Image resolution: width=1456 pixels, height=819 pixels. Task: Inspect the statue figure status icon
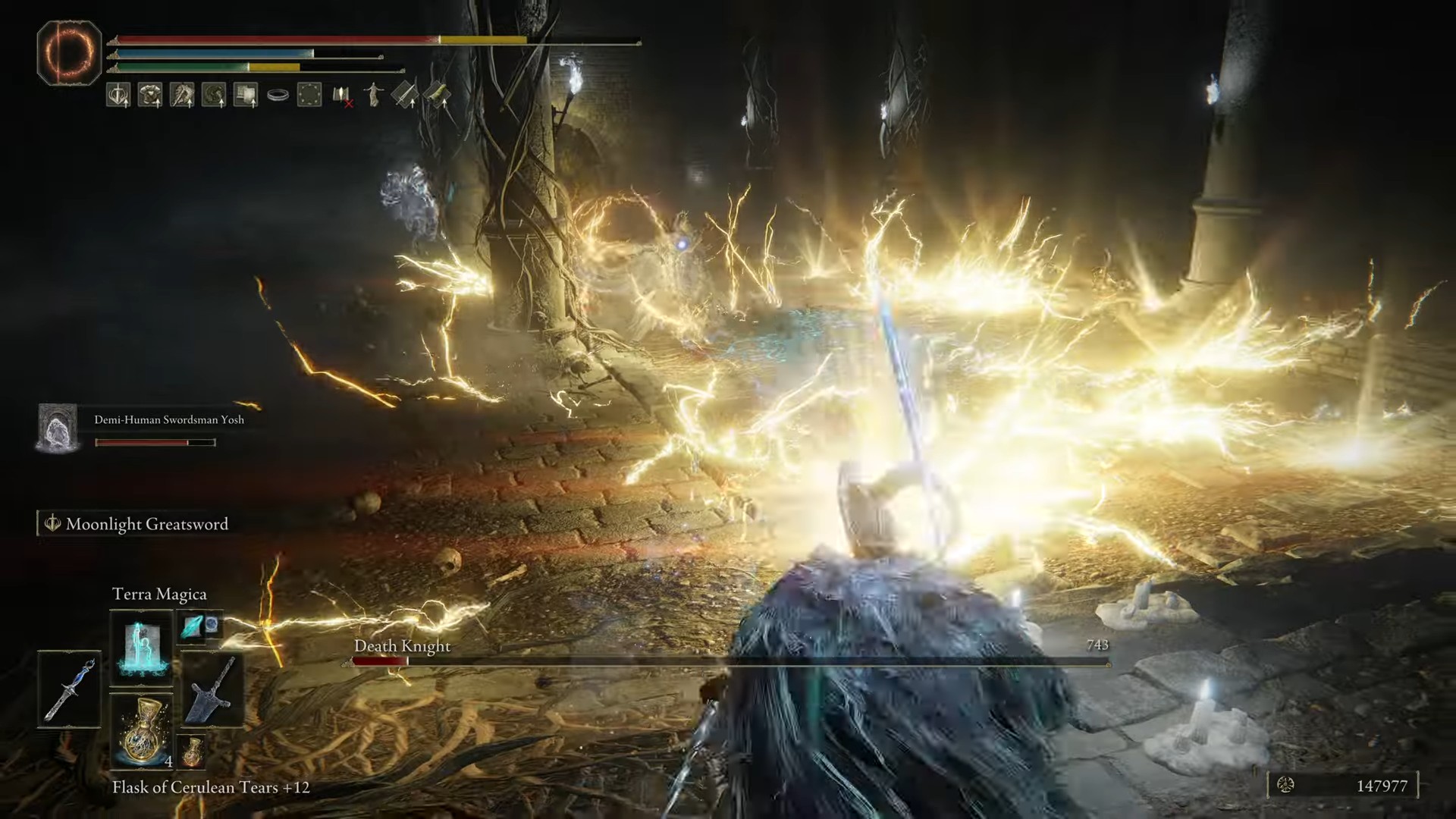(374, 95)
